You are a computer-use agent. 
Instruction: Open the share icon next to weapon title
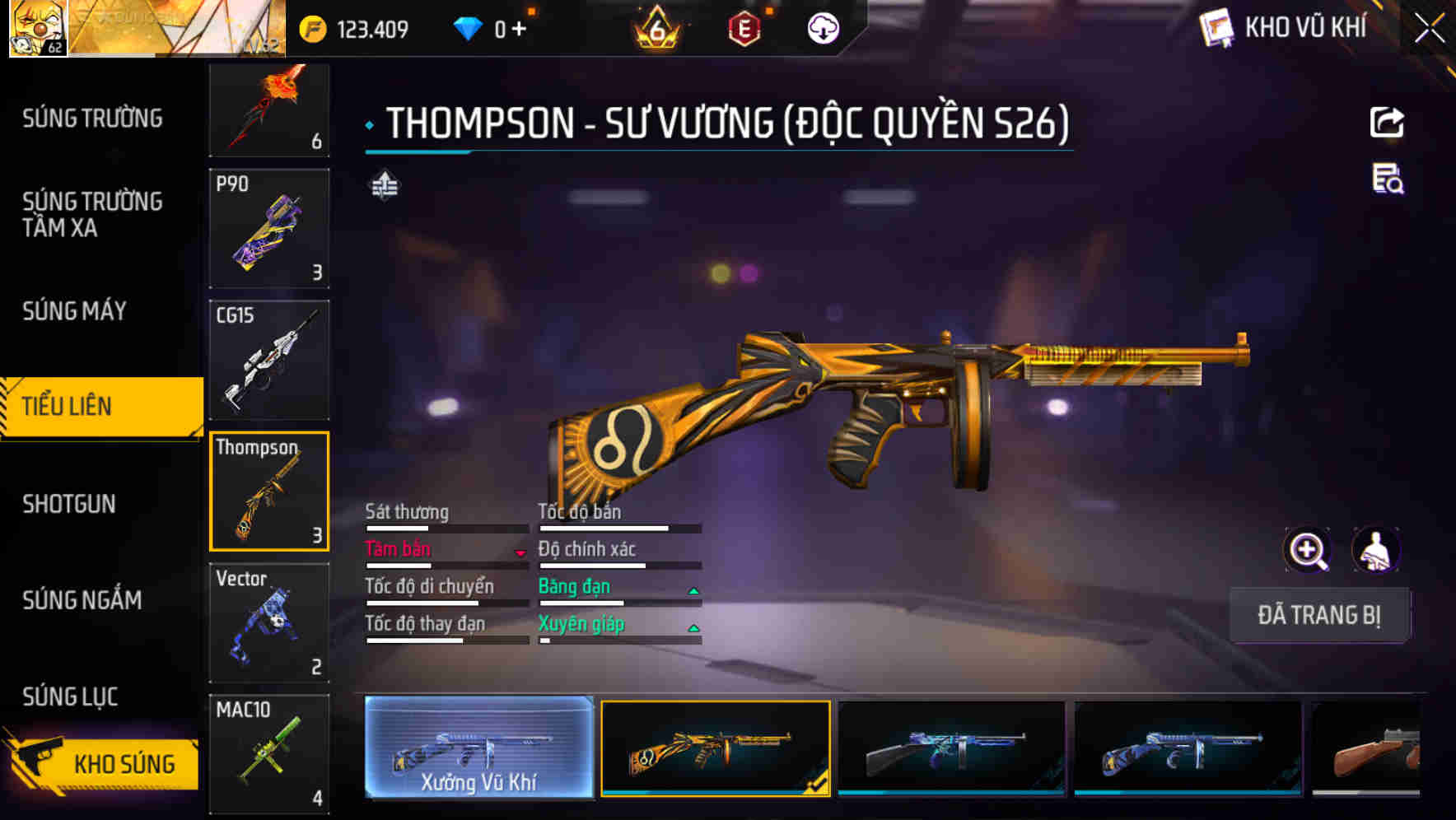(x=1388, y=122)
